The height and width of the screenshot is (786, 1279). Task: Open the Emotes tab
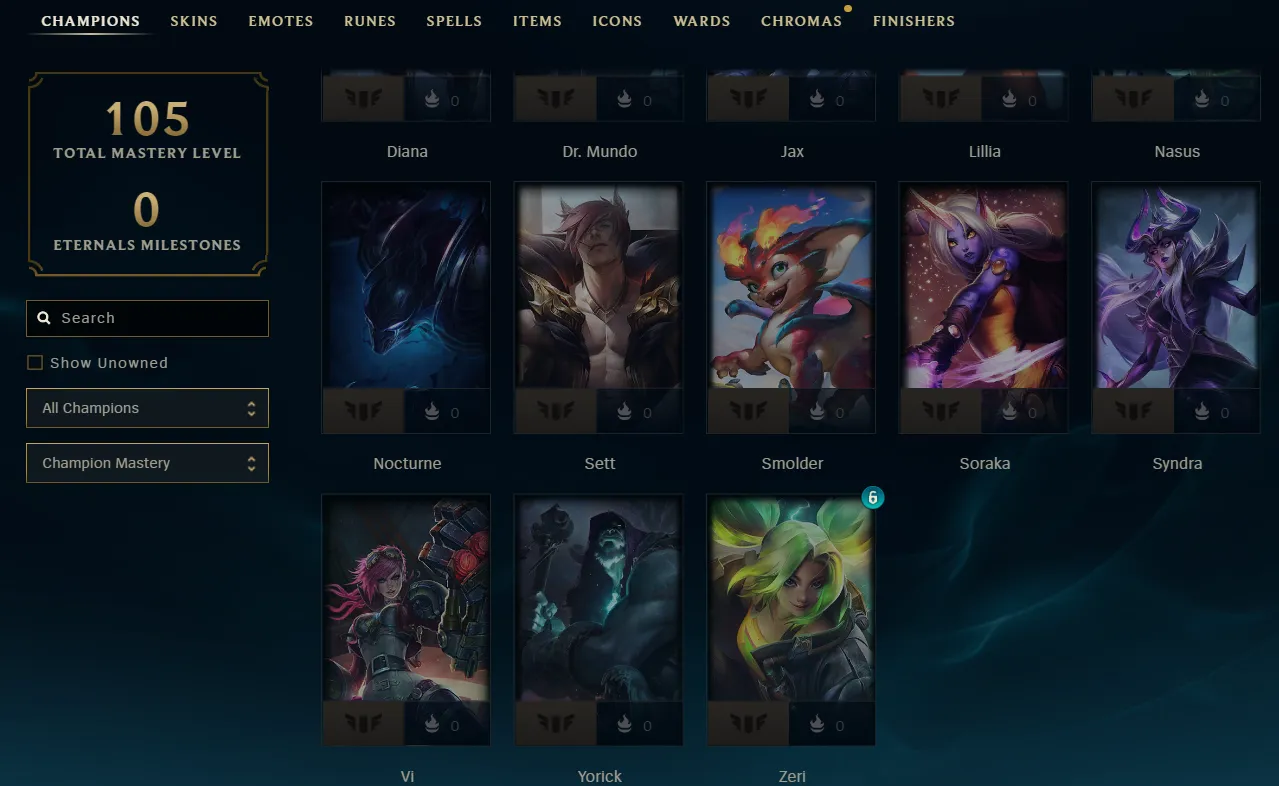(281, 21)
